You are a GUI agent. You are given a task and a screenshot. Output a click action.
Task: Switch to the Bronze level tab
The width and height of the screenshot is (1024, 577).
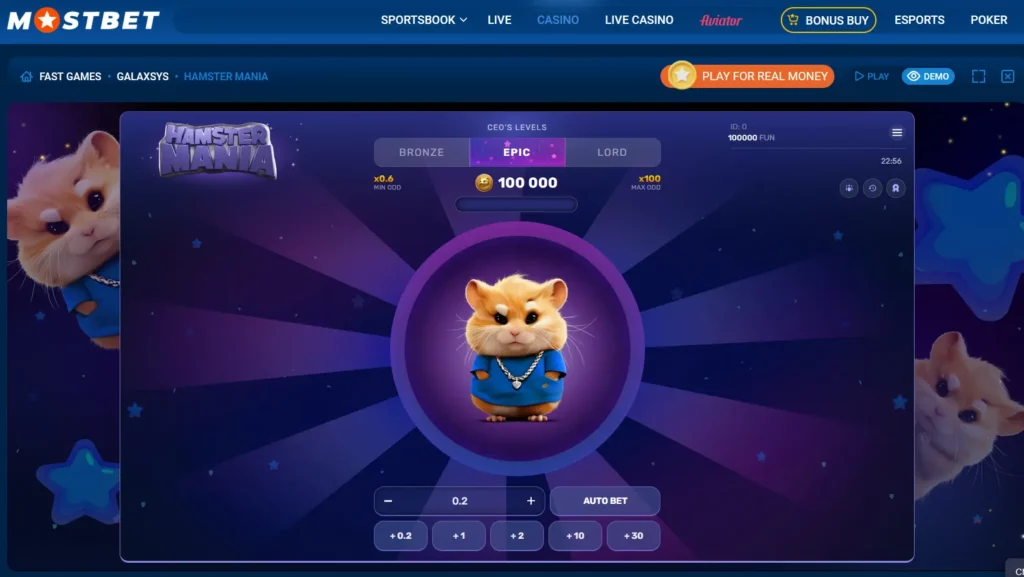pyautogui.click(x=421, y=152)
